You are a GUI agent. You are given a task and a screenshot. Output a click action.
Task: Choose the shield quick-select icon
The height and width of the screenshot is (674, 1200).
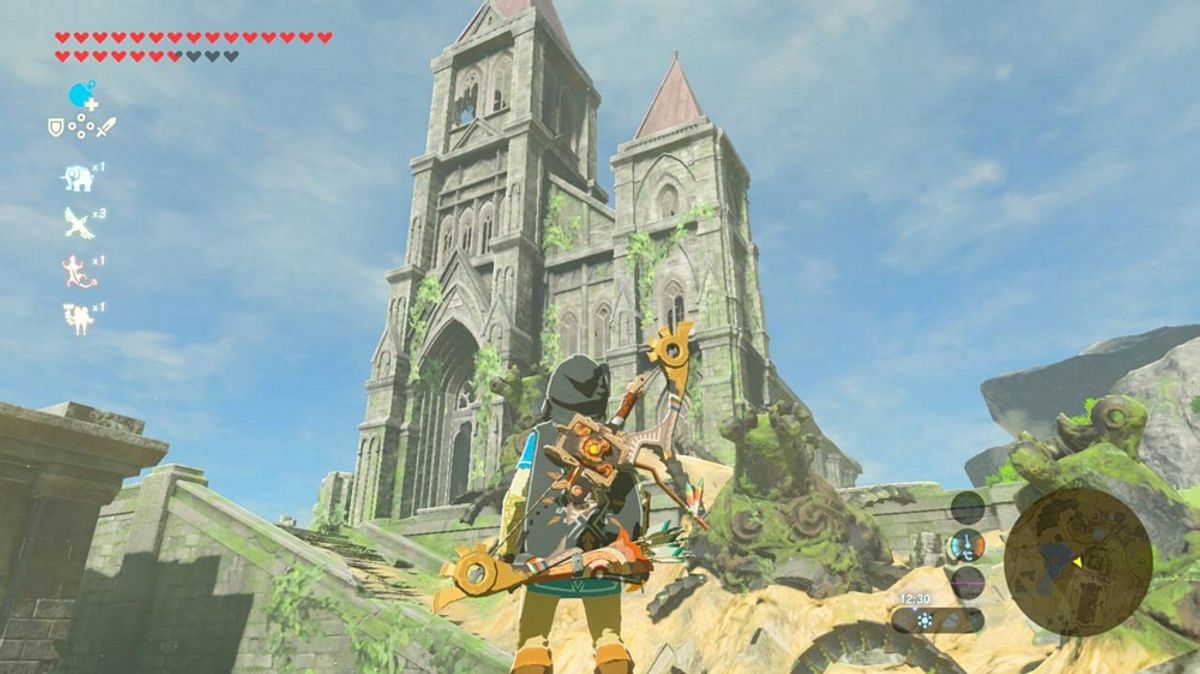(x=56, y=127)
